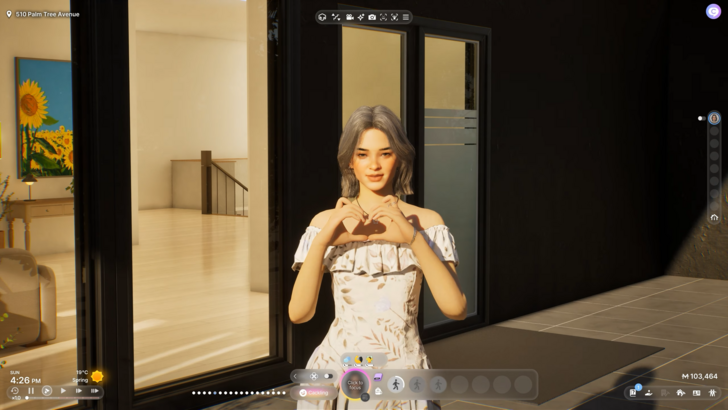Open the video camera recording mode
This screenshot has width=728, height=410.
tap(349, 17)
